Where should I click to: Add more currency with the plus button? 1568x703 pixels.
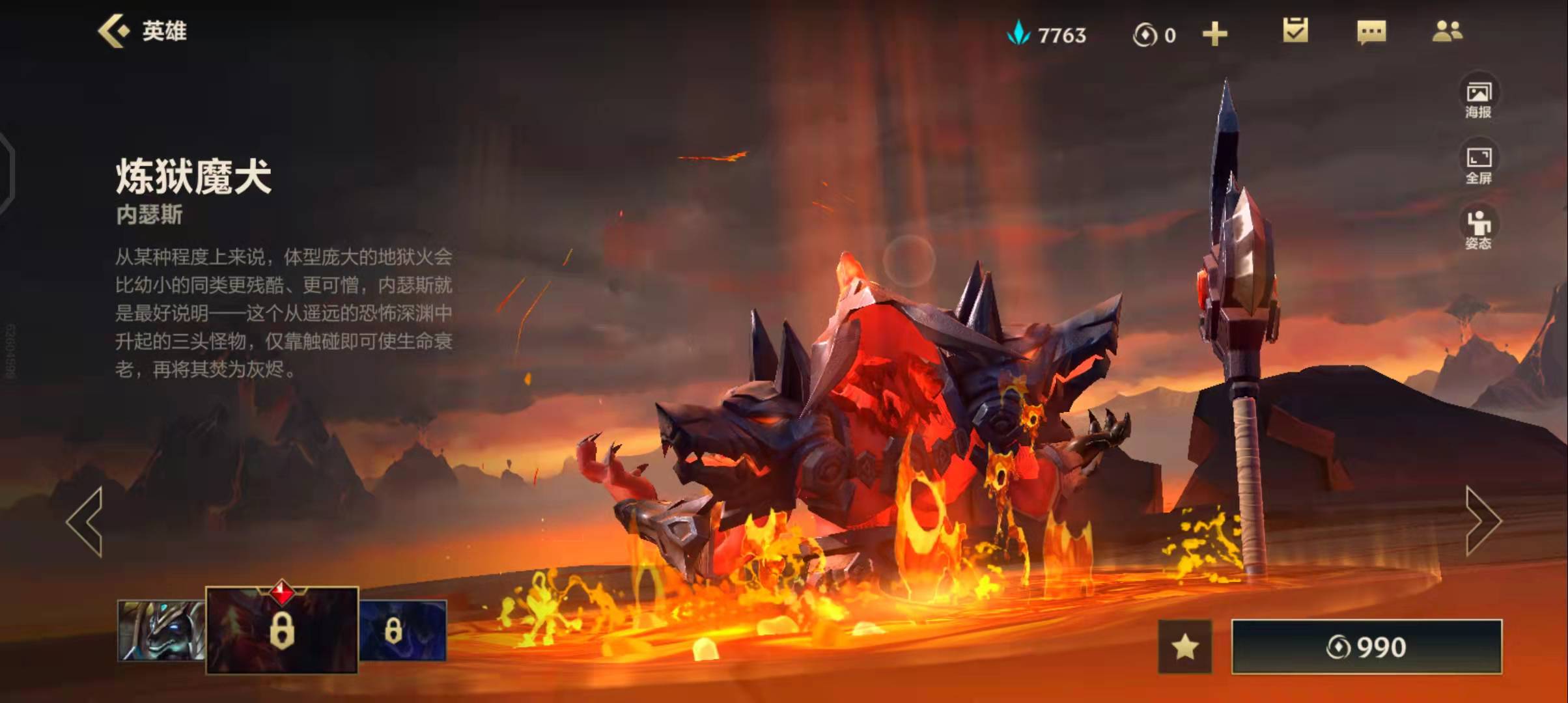point(1214,34)
